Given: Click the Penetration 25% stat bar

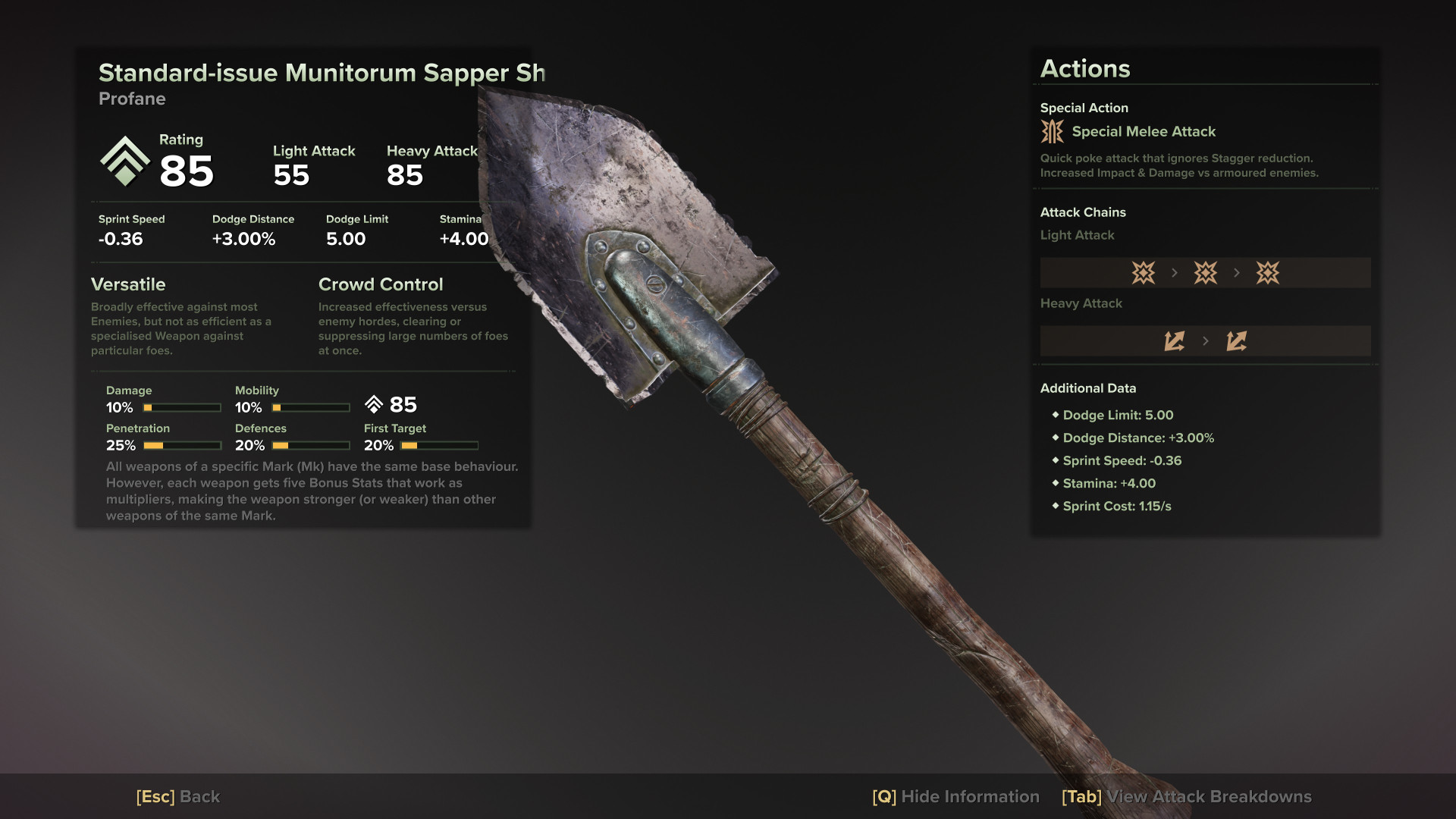Looking at the screenshot, I should (x=182, y=445).
